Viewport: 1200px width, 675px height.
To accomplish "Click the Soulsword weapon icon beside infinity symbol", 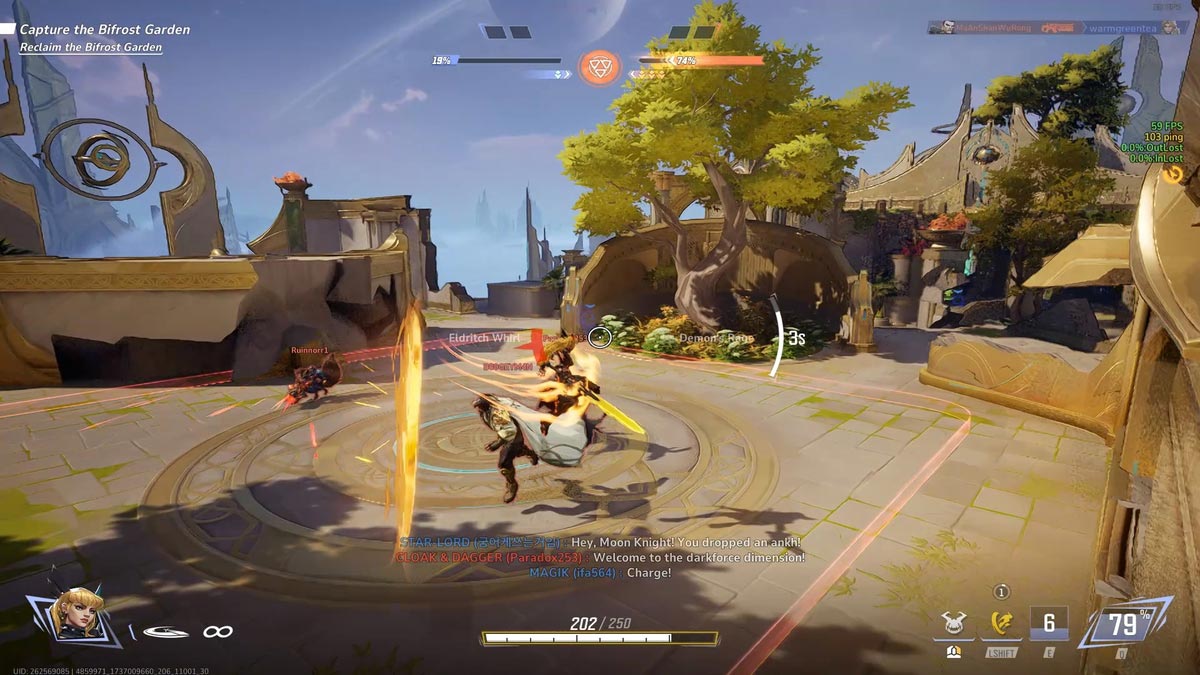I will pyautogui.click(x=166, y=632).
